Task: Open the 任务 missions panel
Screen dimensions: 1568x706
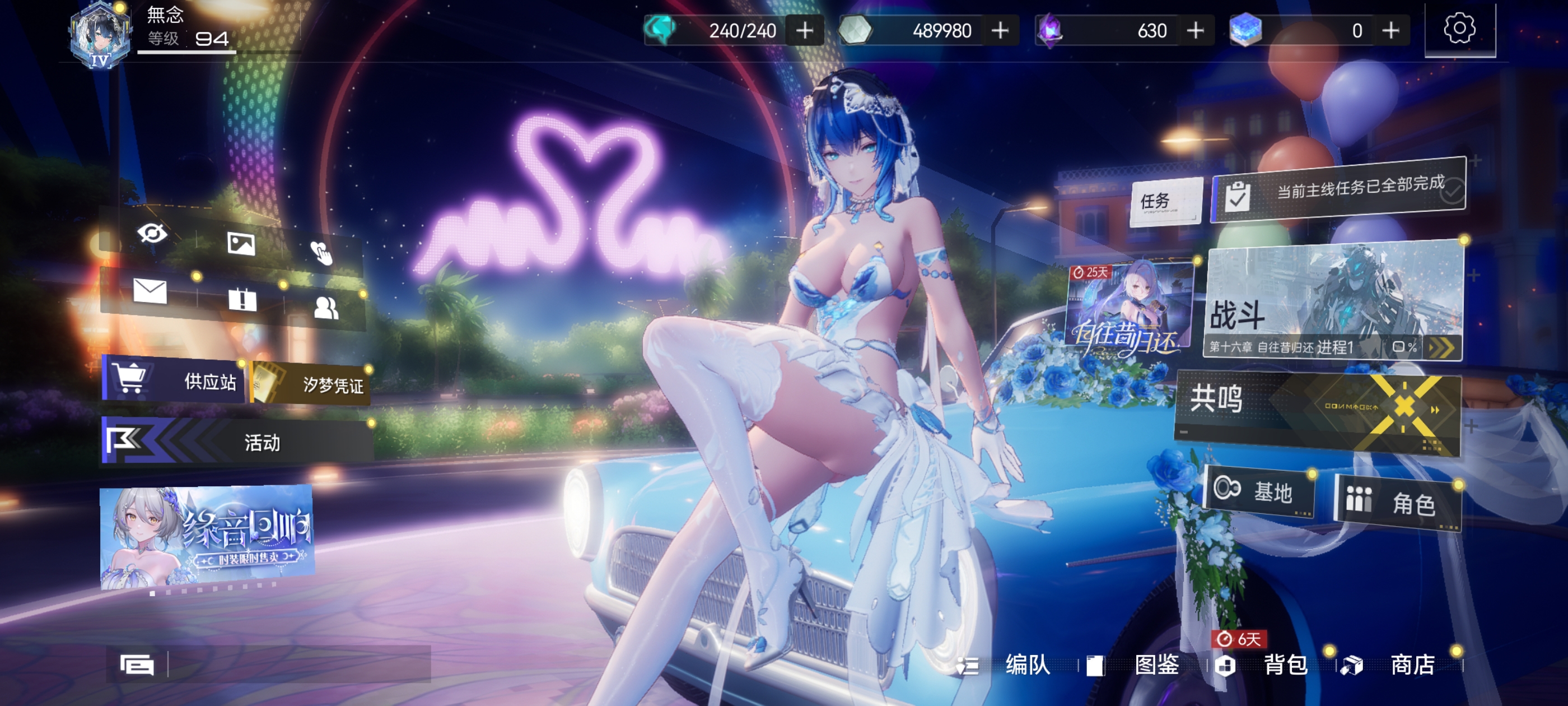Action: tap(1165, 201)
